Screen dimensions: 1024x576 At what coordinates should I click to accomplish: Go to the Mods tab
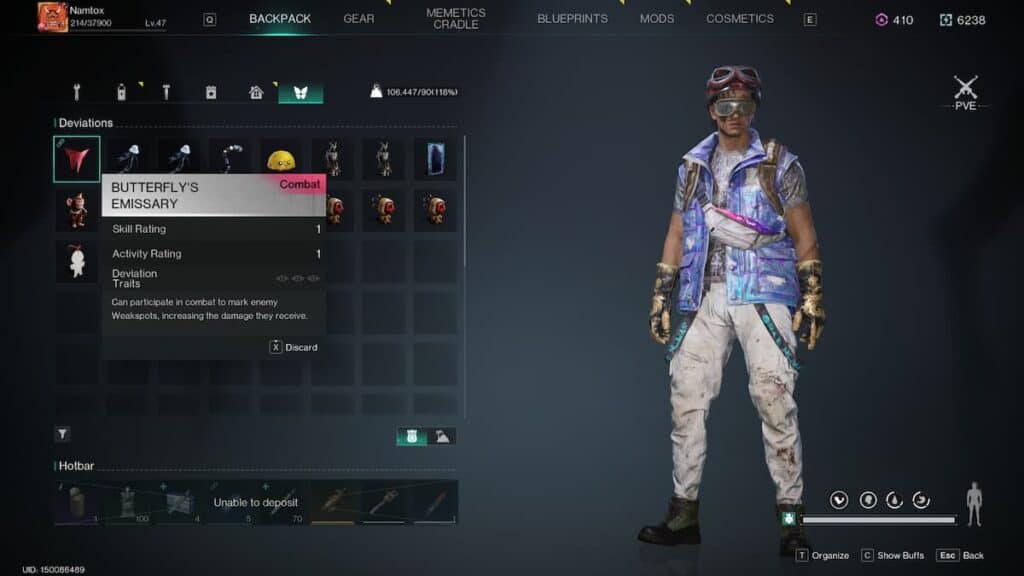click(x=657, y=19)
